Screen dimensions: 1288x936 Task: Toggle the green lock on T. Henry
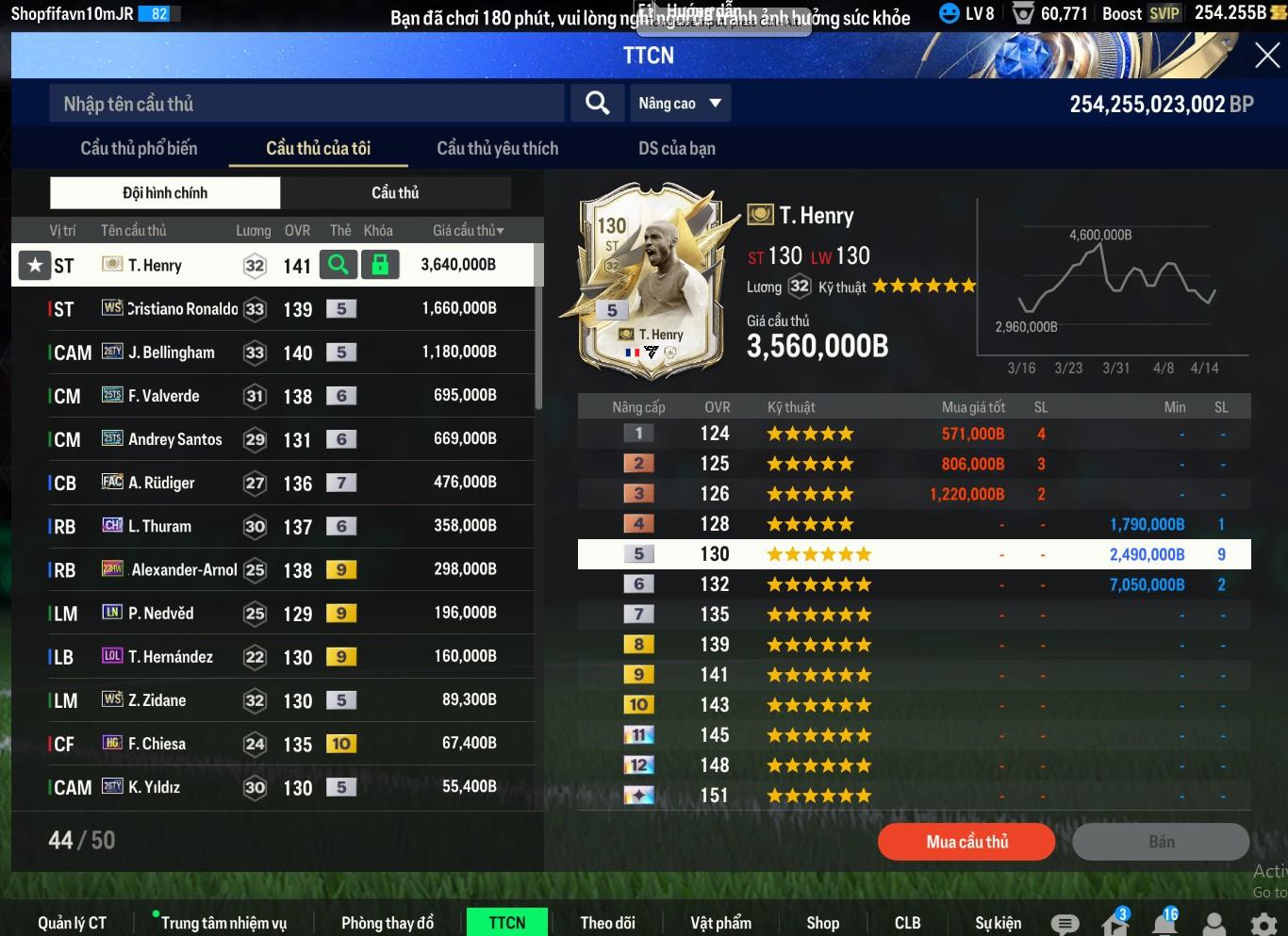380,265
